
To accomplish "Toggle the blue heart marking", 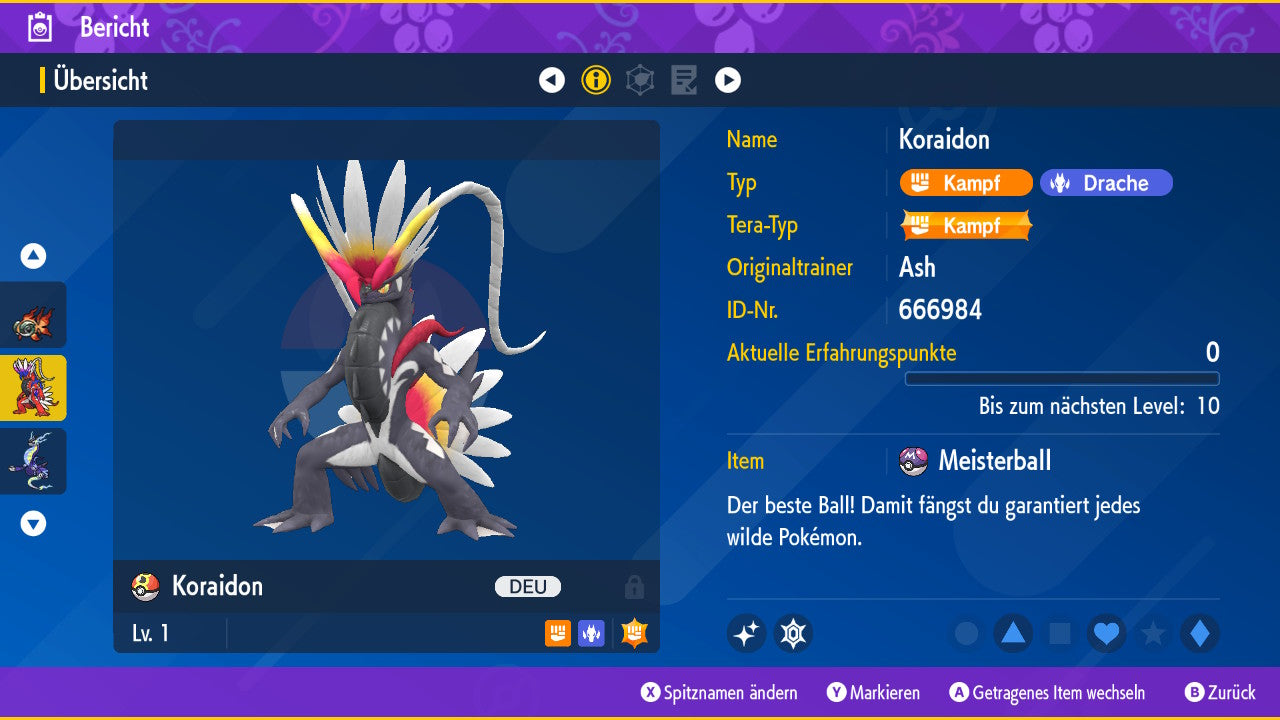I will coord(1107,634).
